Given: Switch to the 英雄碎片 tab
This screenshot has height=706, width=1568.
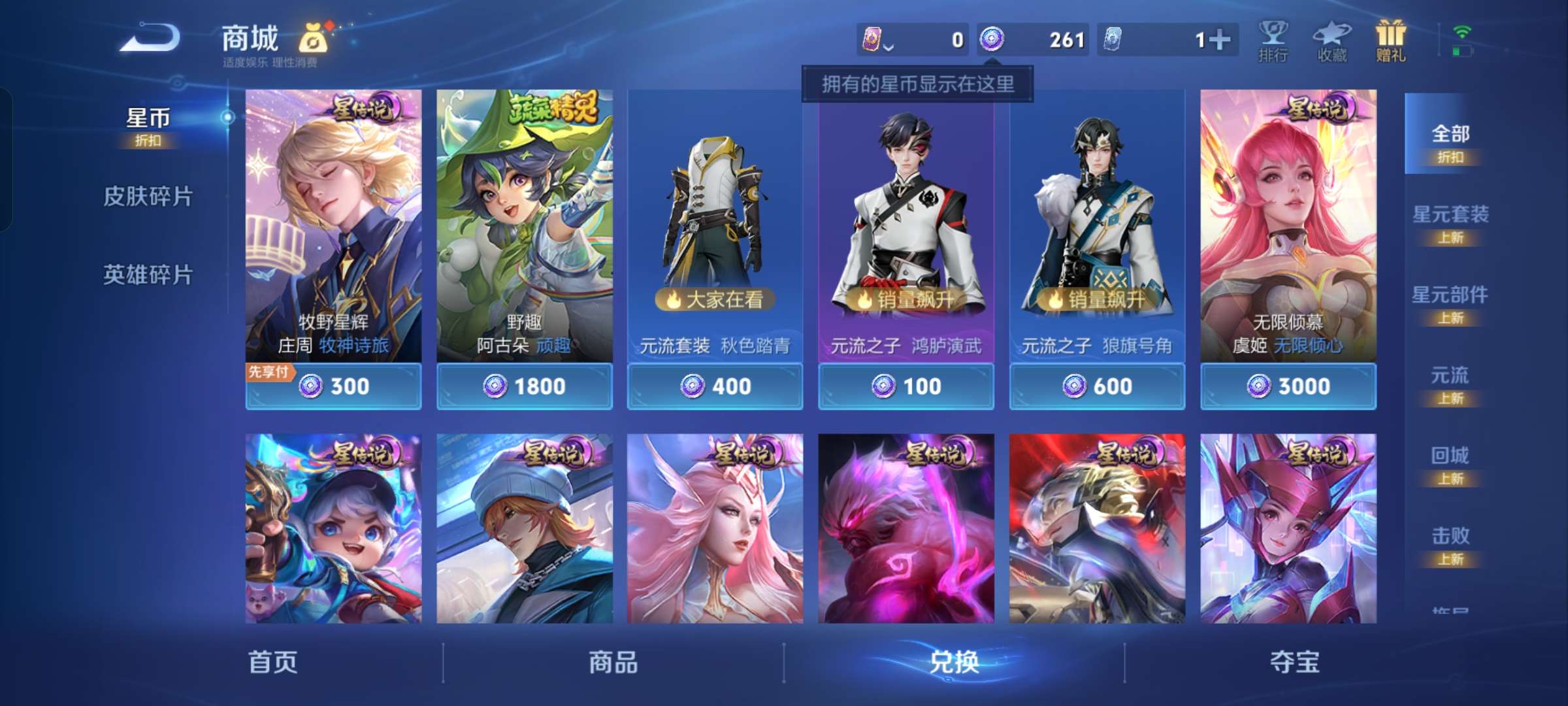Looking at the screenshot, I should [146, 276].
